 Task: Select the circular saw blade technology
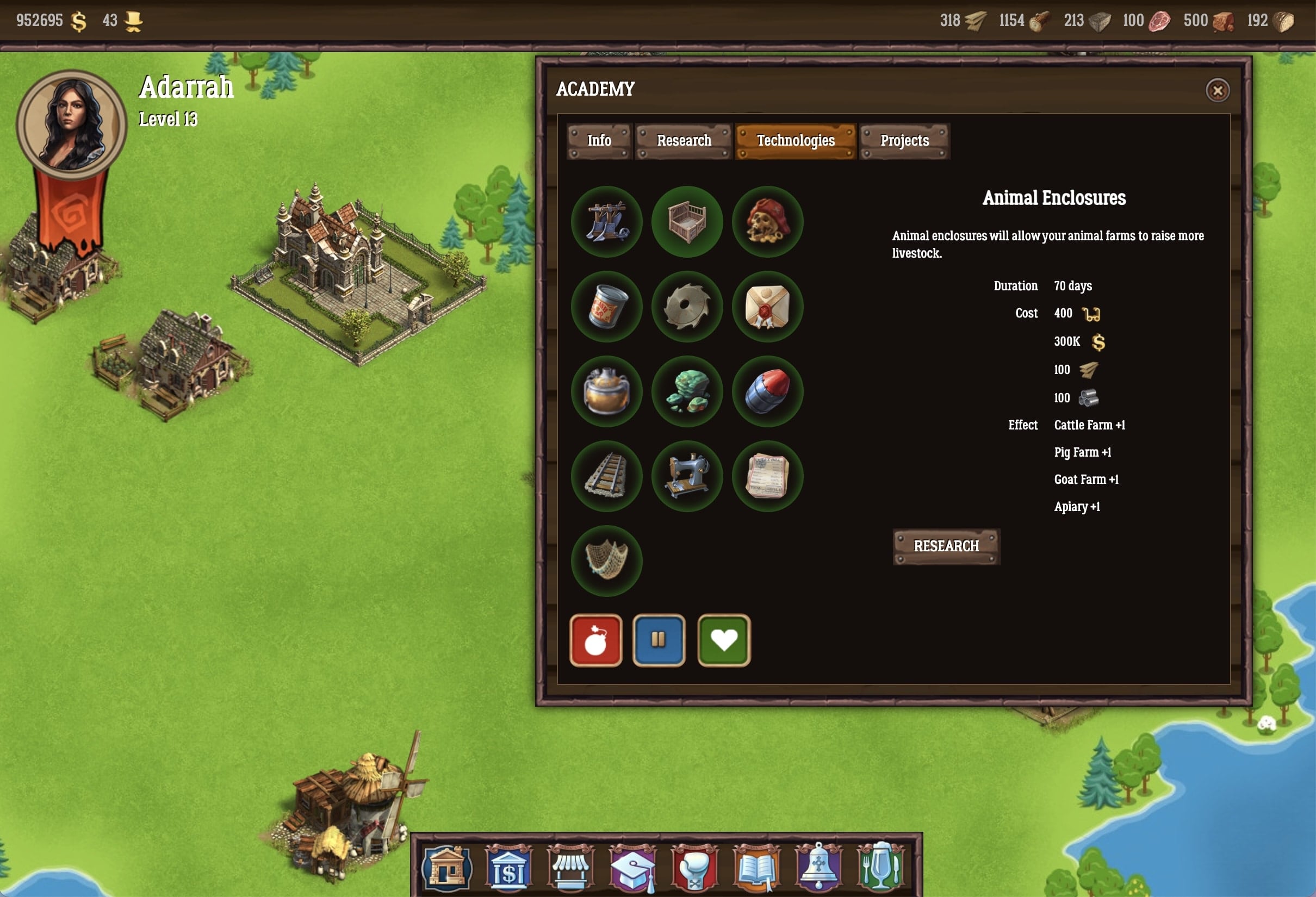click(x=687, y=307)
